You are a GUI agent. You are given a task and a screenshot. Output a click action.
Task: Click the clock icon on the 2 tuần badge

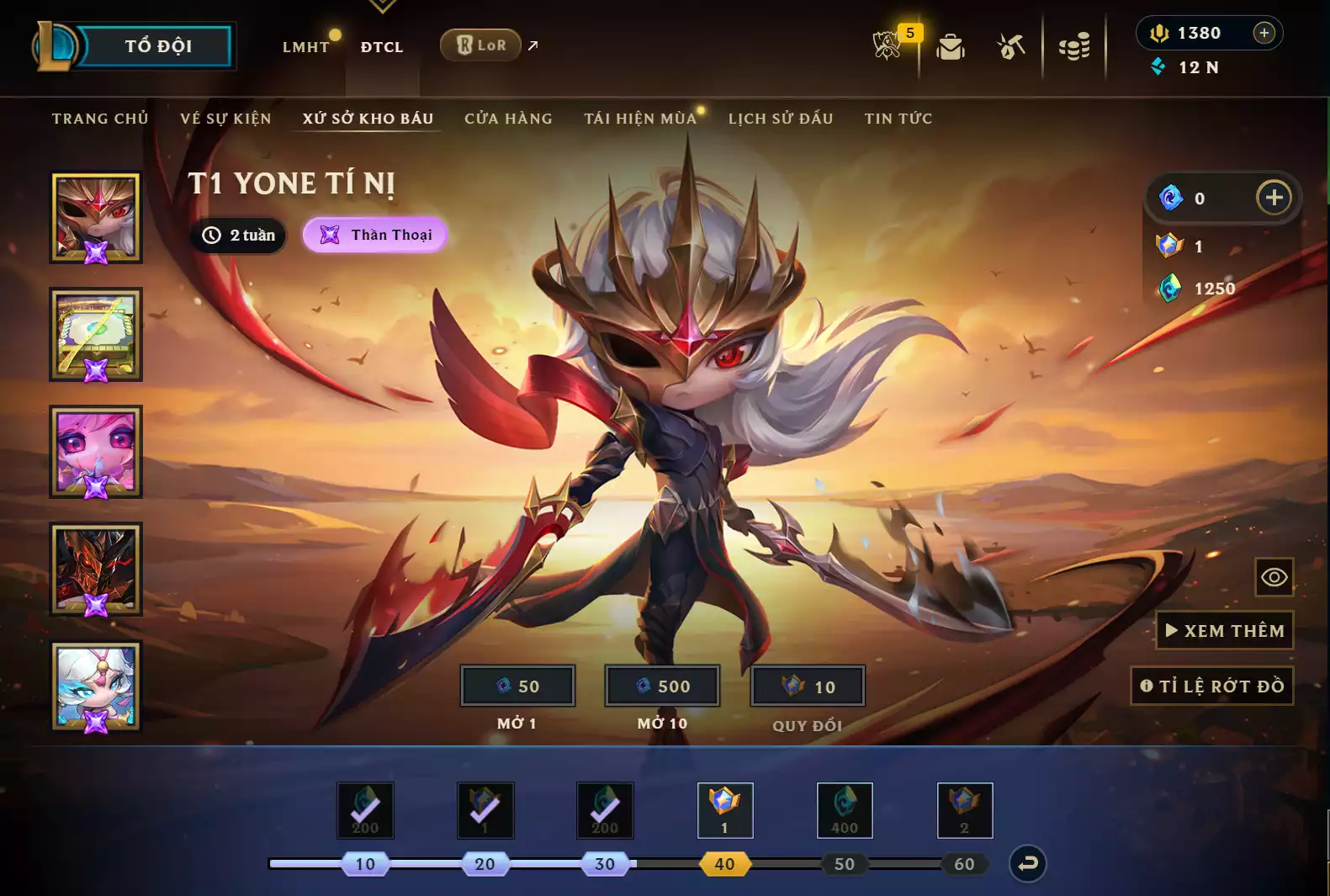[211, 236]
